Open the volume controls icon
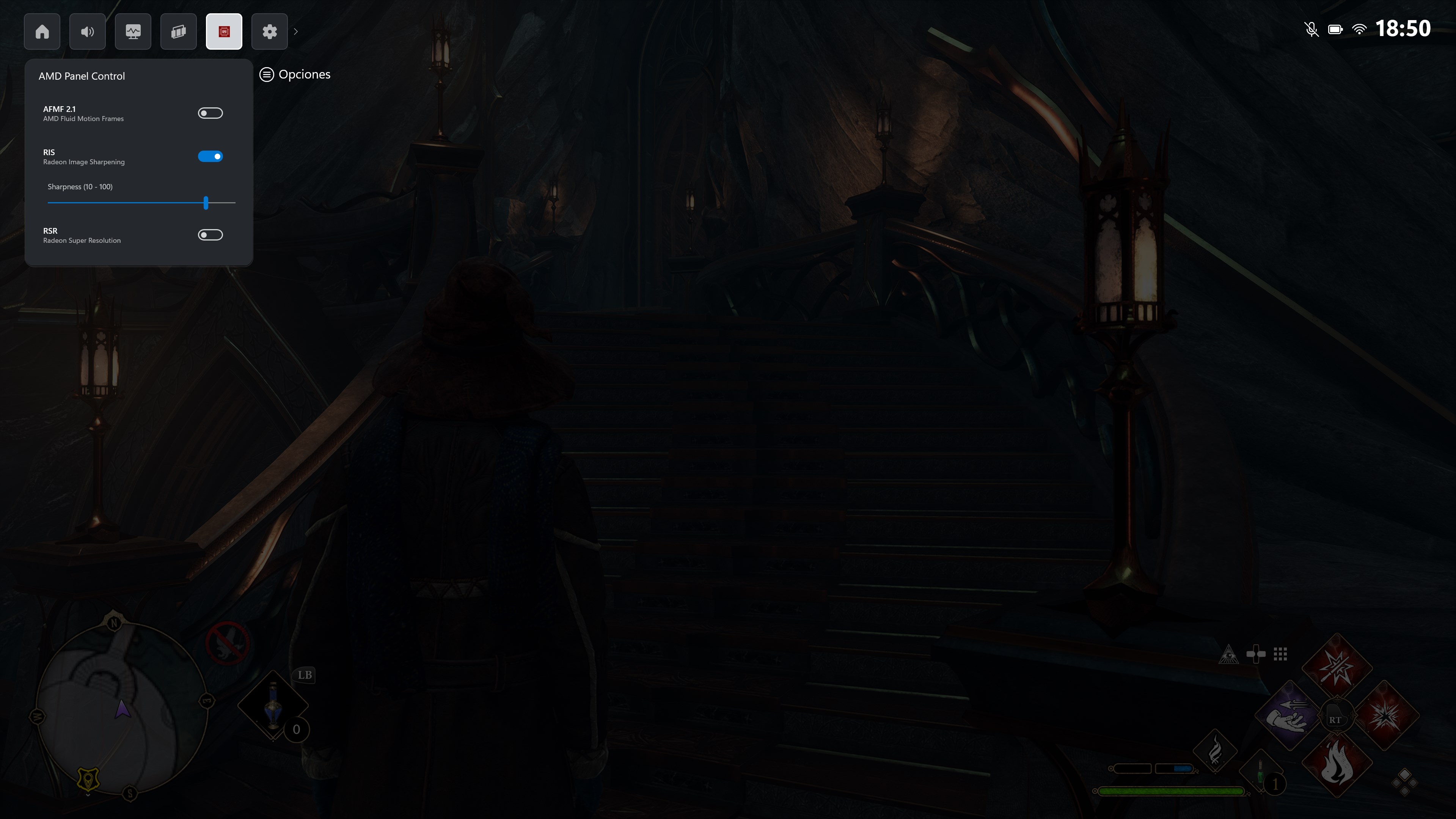The image size is (1456, 819). point(88,31)
